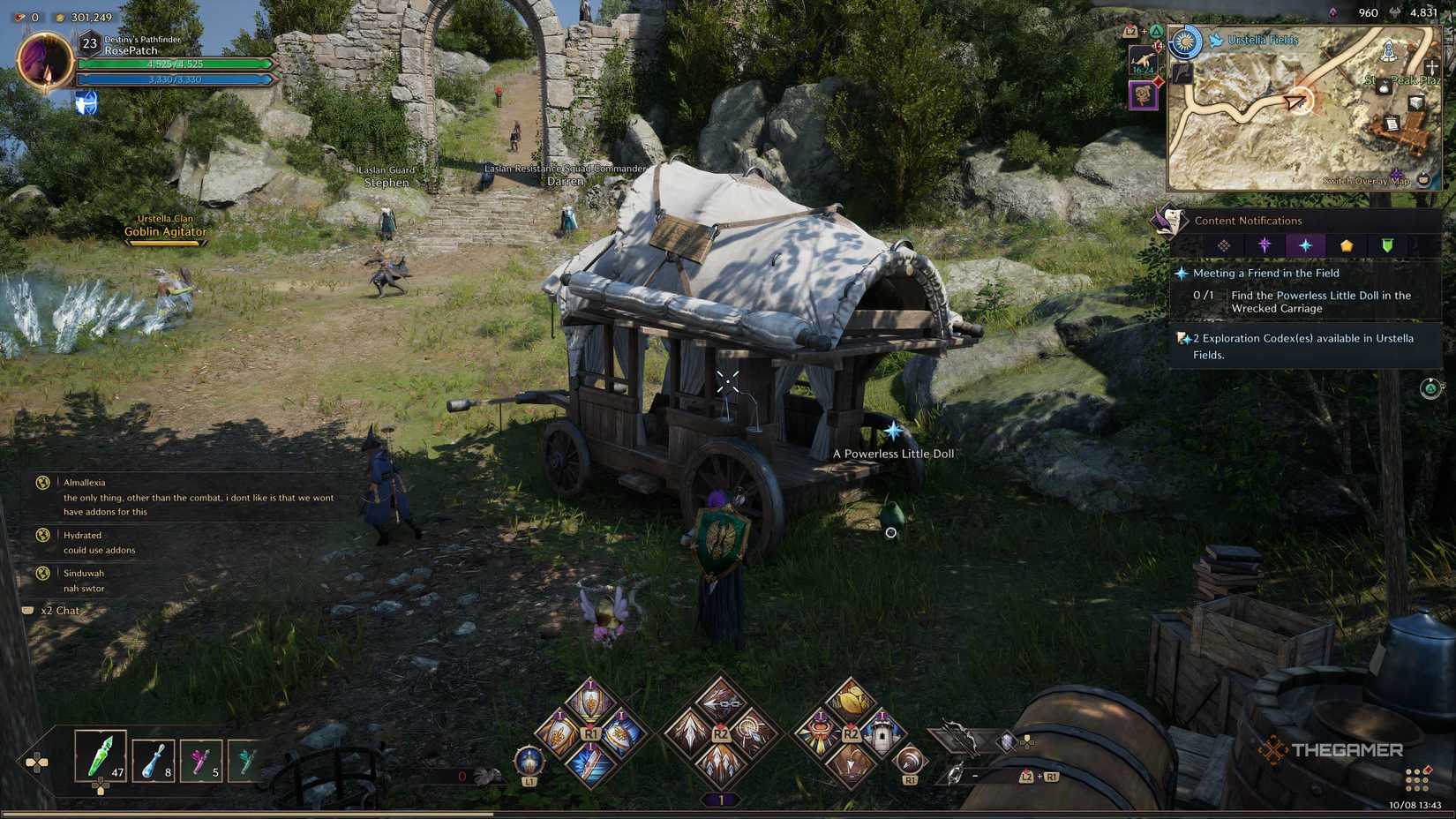The image size is (1456, 819).
Task: Select the green HP potion quickslot
Action: click(100, 757)
